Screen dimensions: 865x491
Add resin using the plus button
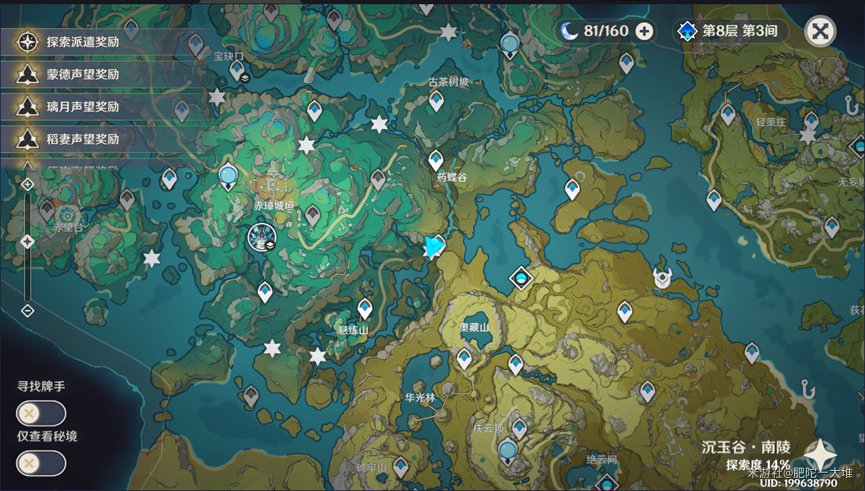tap(645, 31)
